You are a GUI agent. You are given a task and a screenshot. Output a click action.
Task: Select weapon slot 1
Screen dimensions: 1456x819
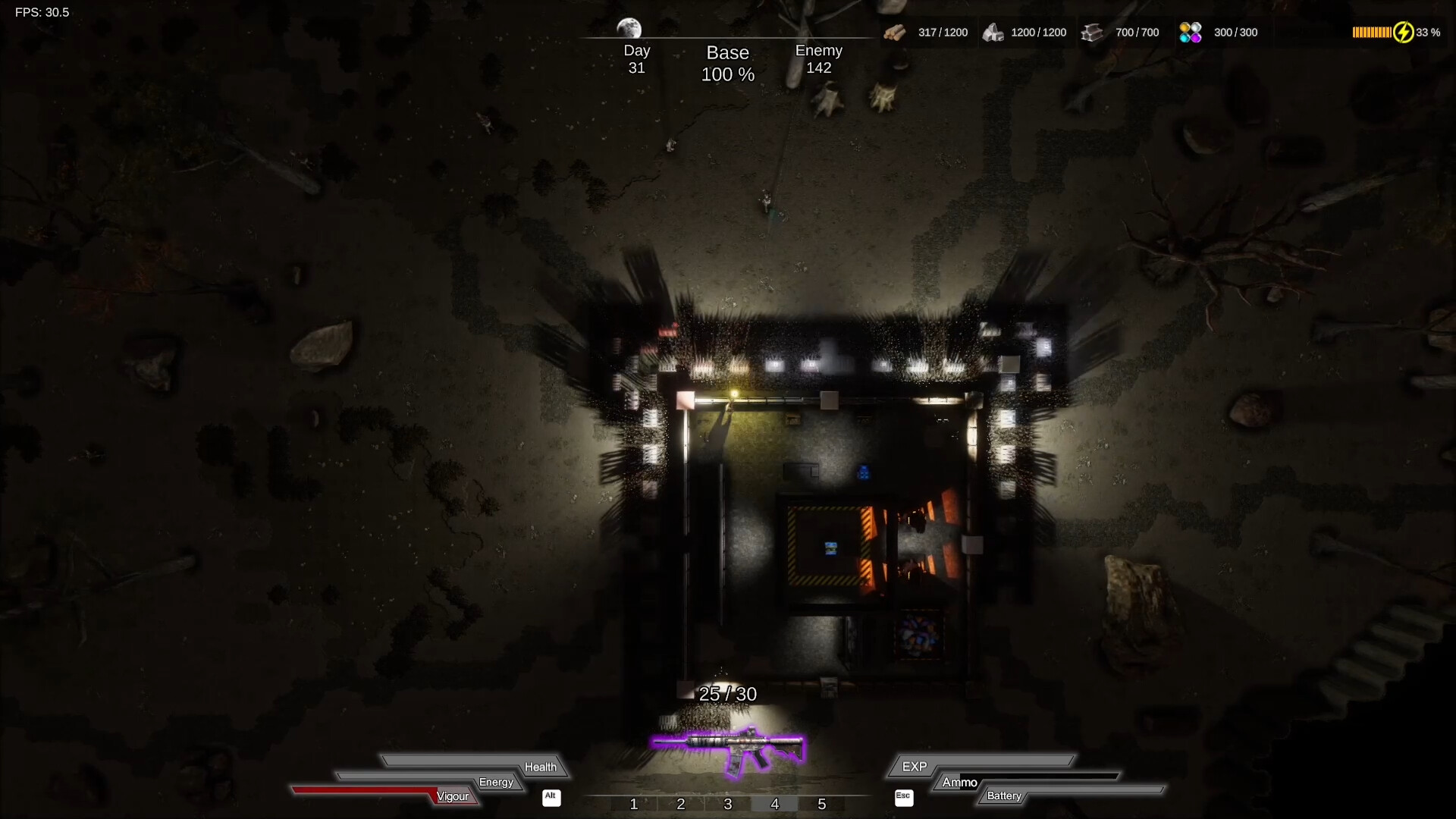coord(634,804)
